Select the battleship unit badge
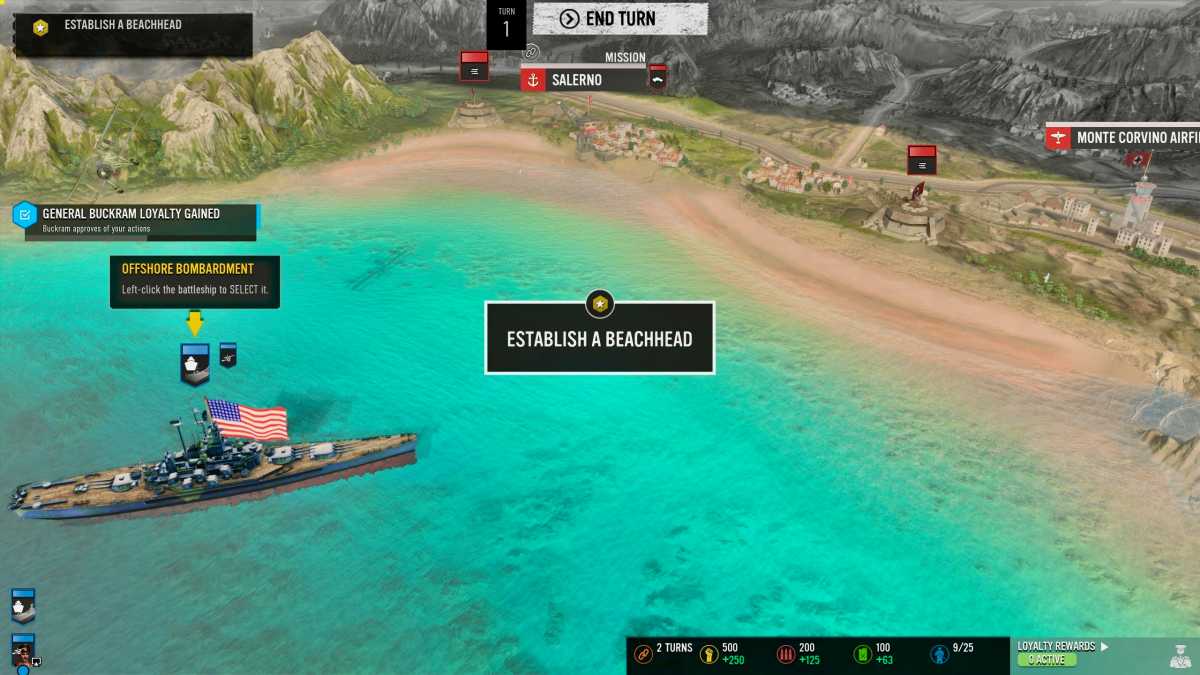Image resolution: width=1200 pixels, height=675 pixels. (x=195, y=363)
